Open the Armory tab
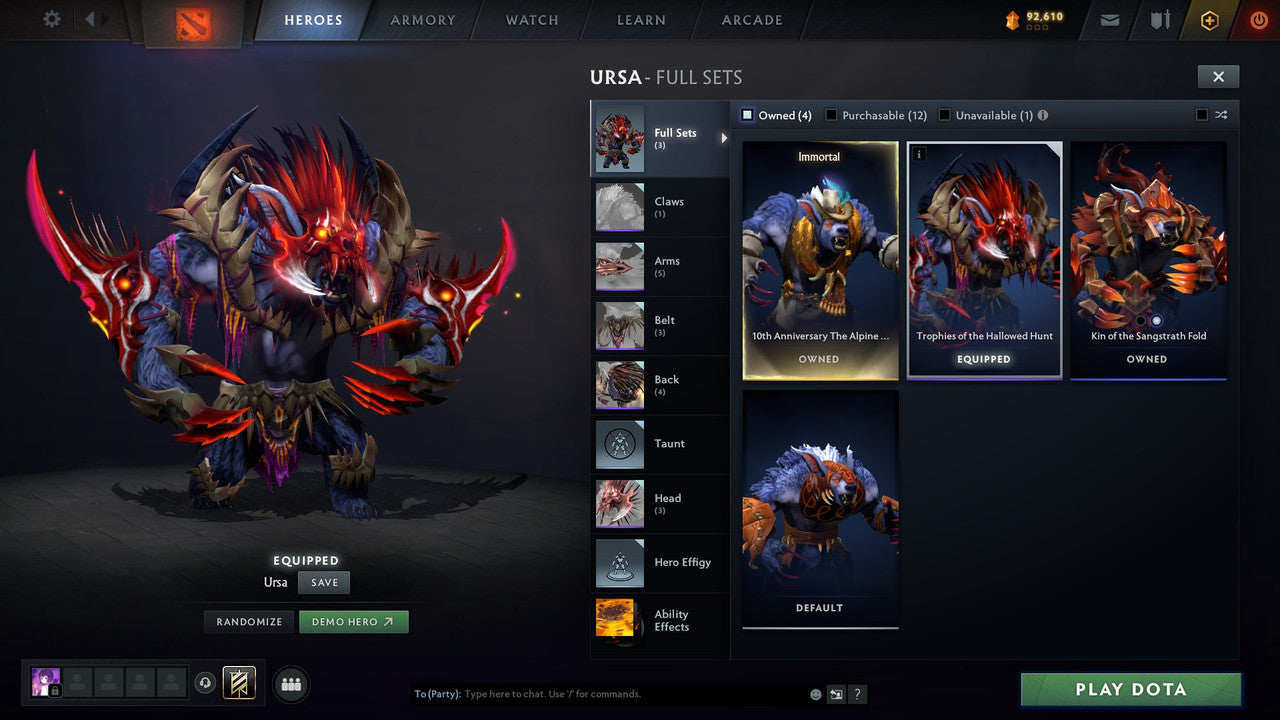1280x720 pixels. click(422, 20)
